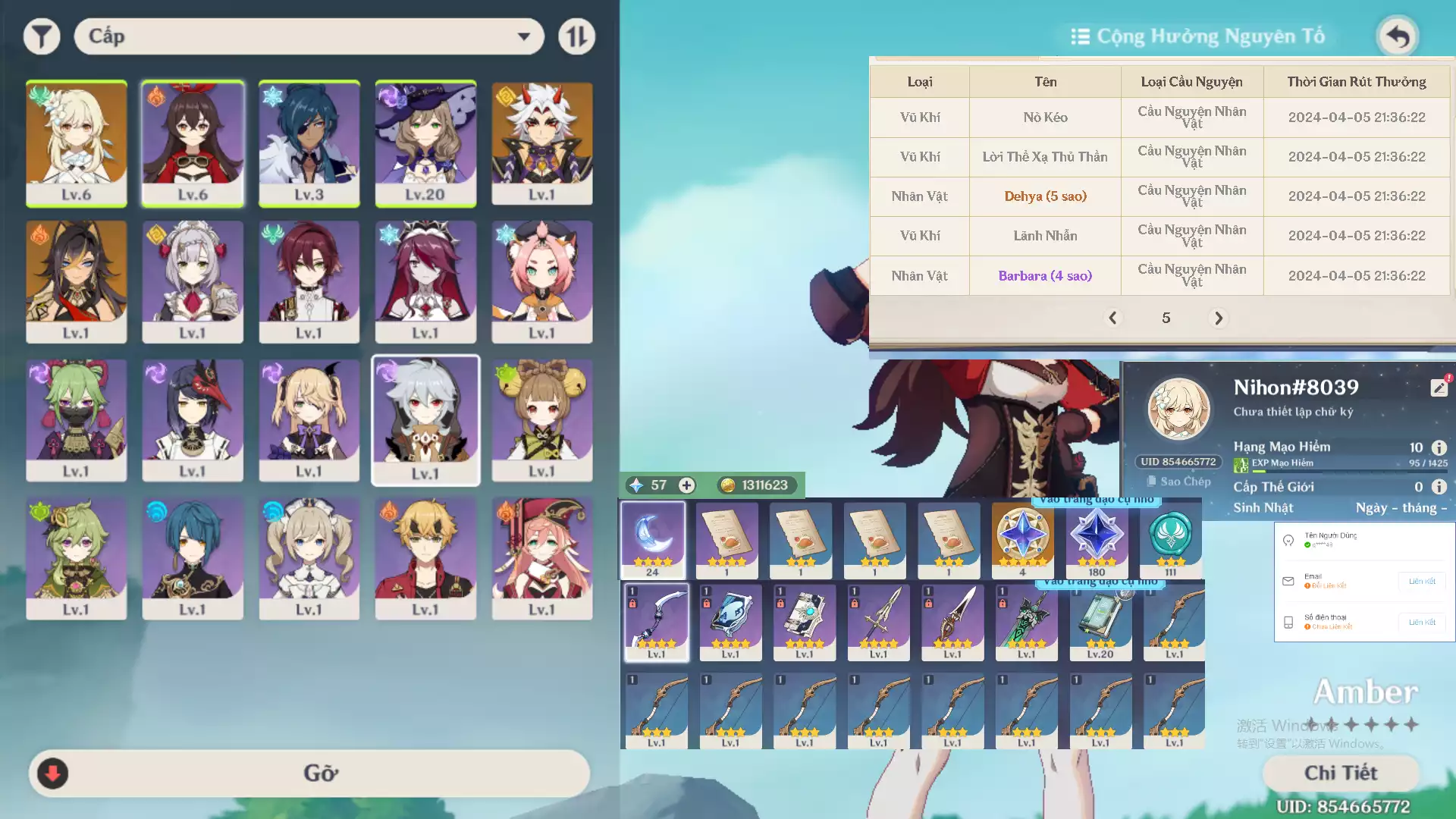Select the Amber Lv.6 character card
The image size is (1456, 819).
click(x=193, y=144)
